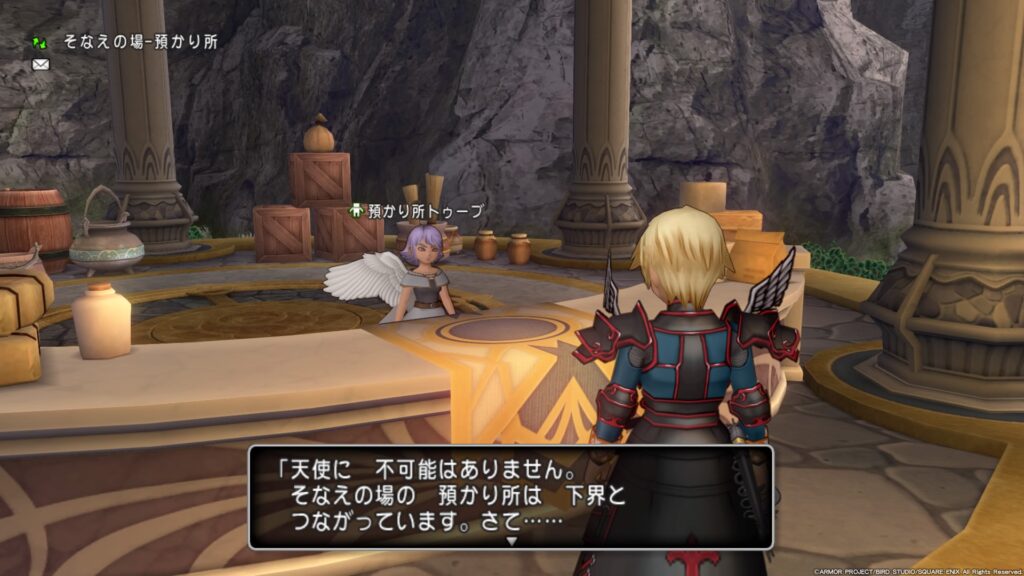Advance dialogue with the down arrow

(511, 540)
